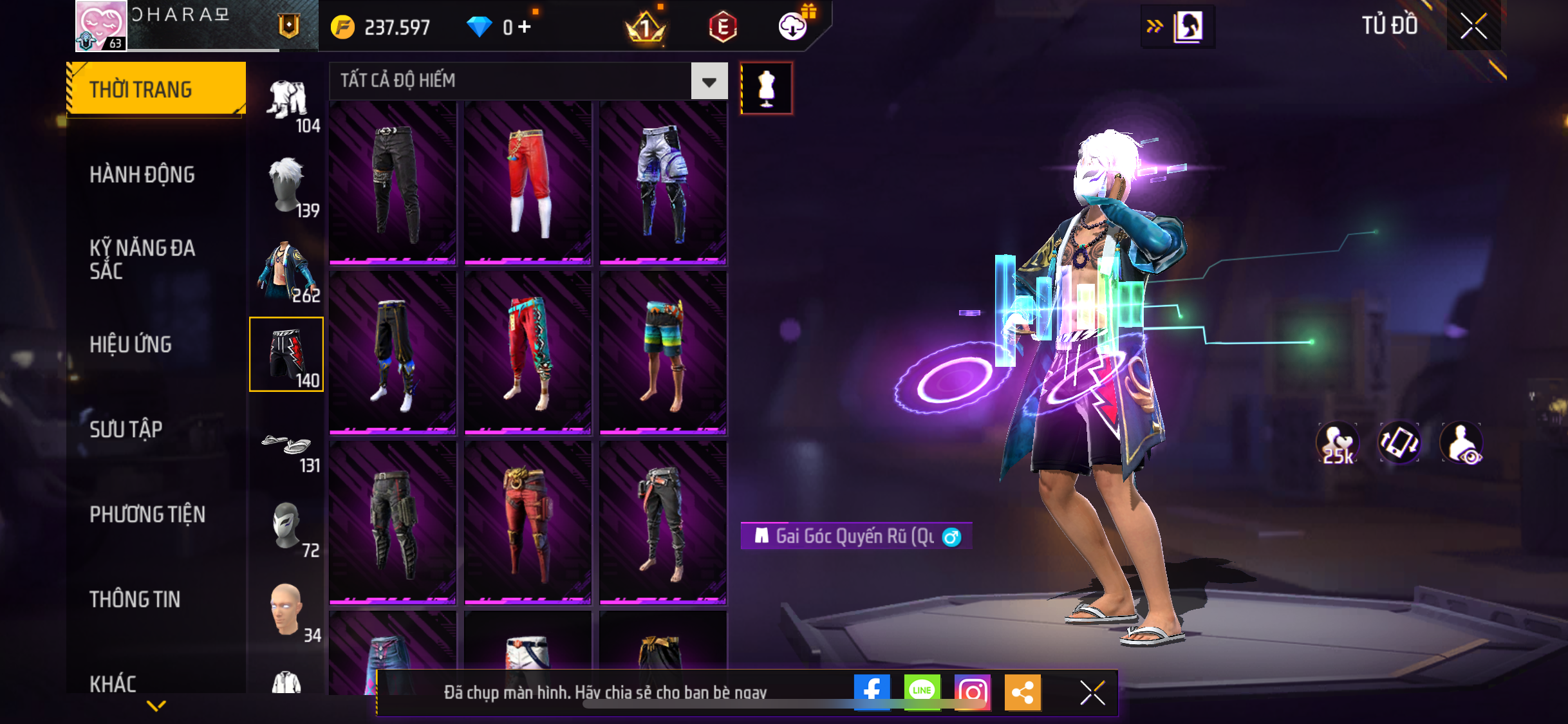Image resolution: width=1568 pixels, height=724 pixels.
Task: Close the wardrobe with the top-right X
Action: [1473, 26]
